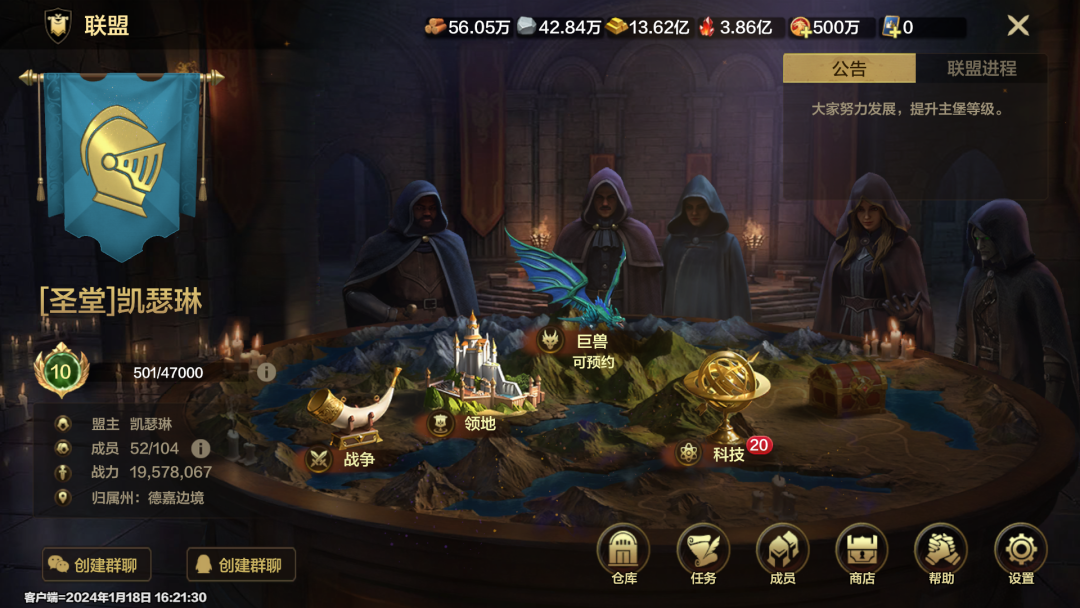This screenshot has width=1080, height=608.
Task: Open the 商店 alliance shop
Action: click(861, 553)
